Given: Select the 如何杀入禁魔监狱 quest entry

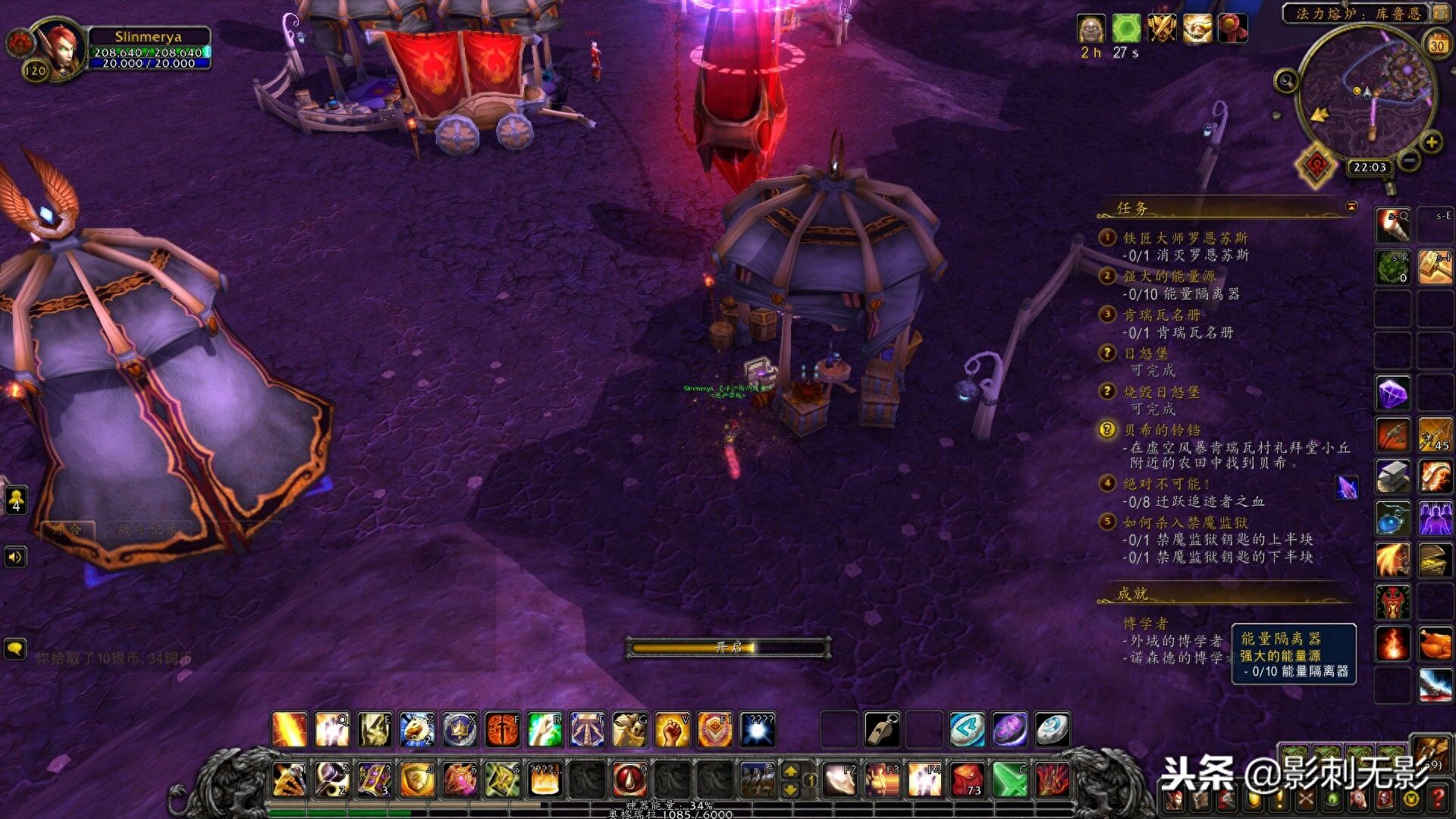Looking at the screenshot, I should pyautogui.click(x=1185, y=522).
